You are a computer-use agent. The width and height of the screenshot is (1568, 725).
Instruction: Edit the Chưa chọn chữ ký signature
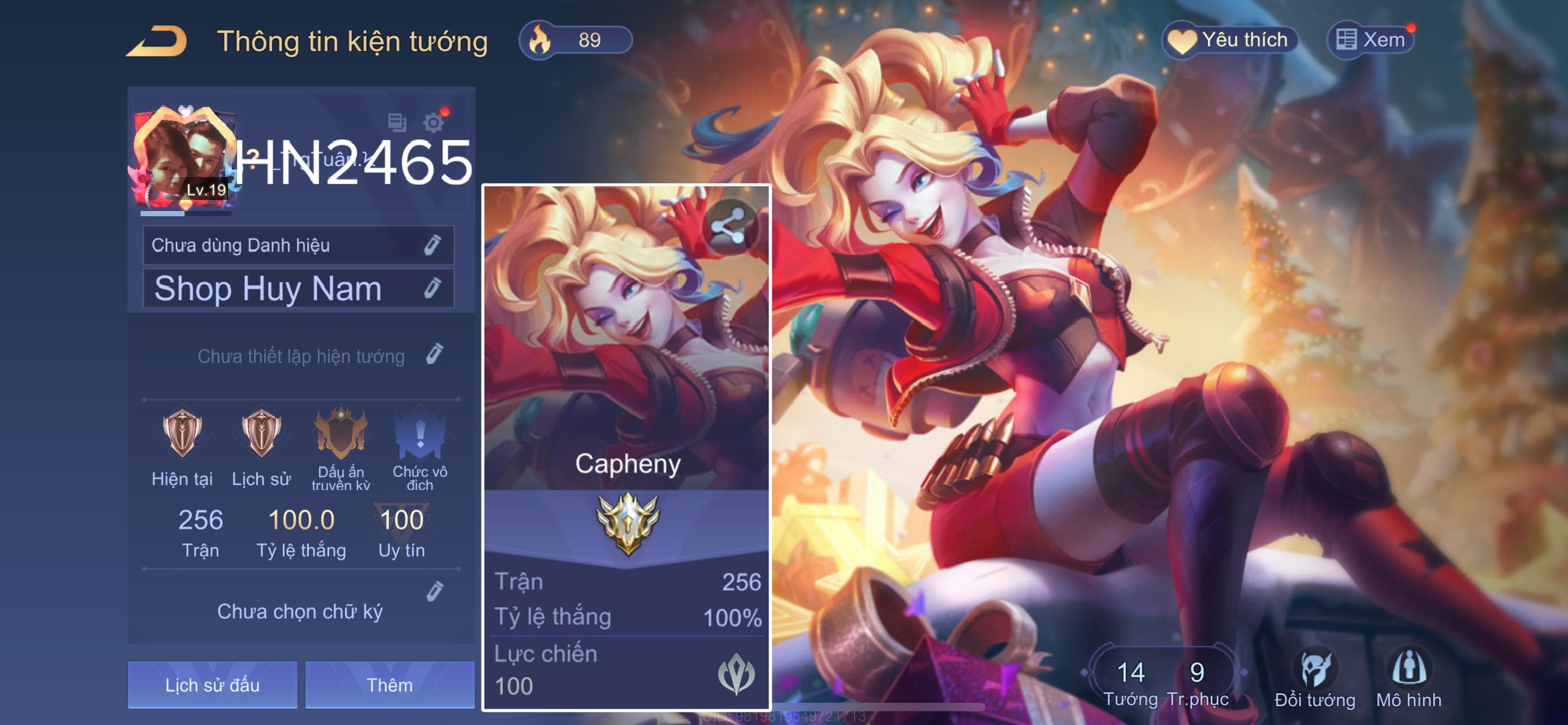[x=434, y=592]
